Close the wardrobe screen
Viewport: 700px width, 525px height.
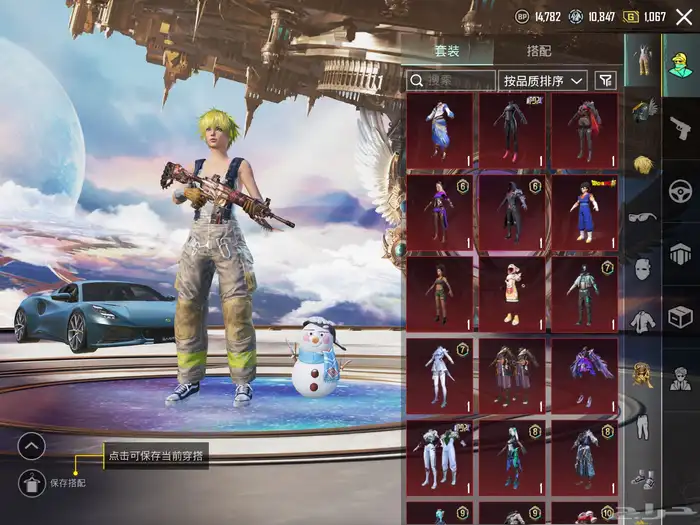point(683,17)
